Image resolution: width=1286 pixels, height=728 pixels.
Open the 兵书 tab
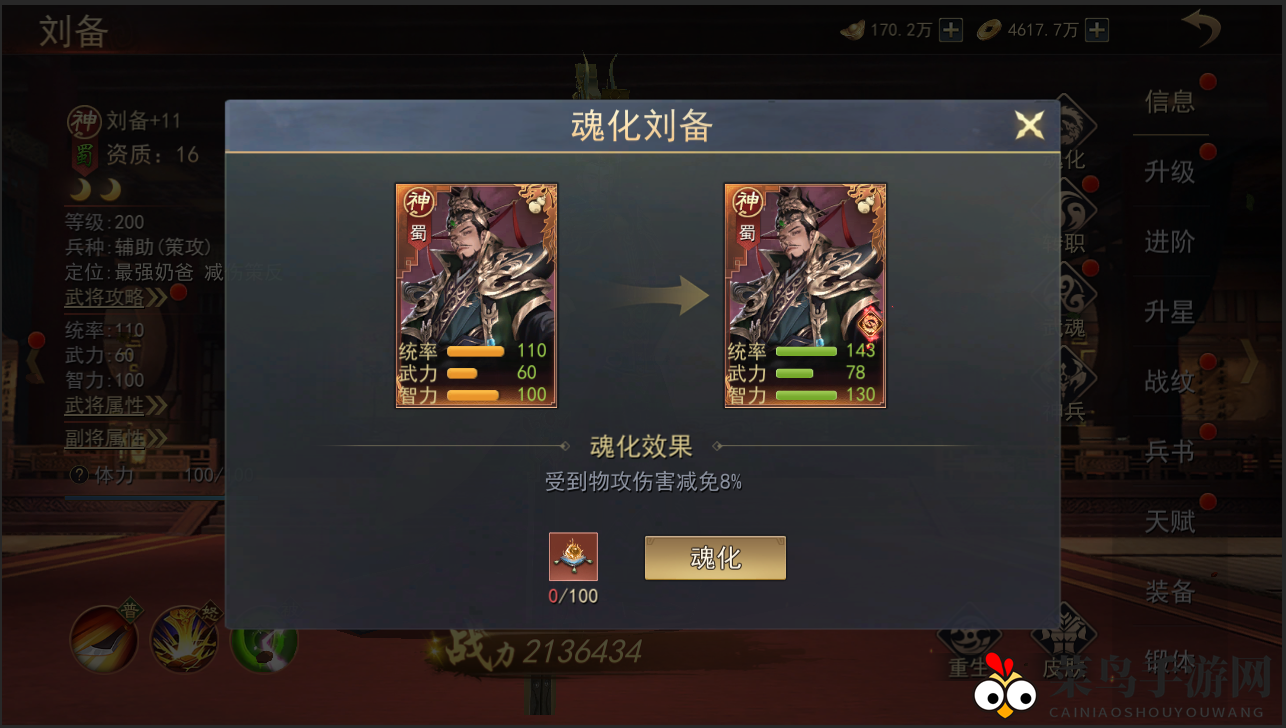(x=1170, y=452)
